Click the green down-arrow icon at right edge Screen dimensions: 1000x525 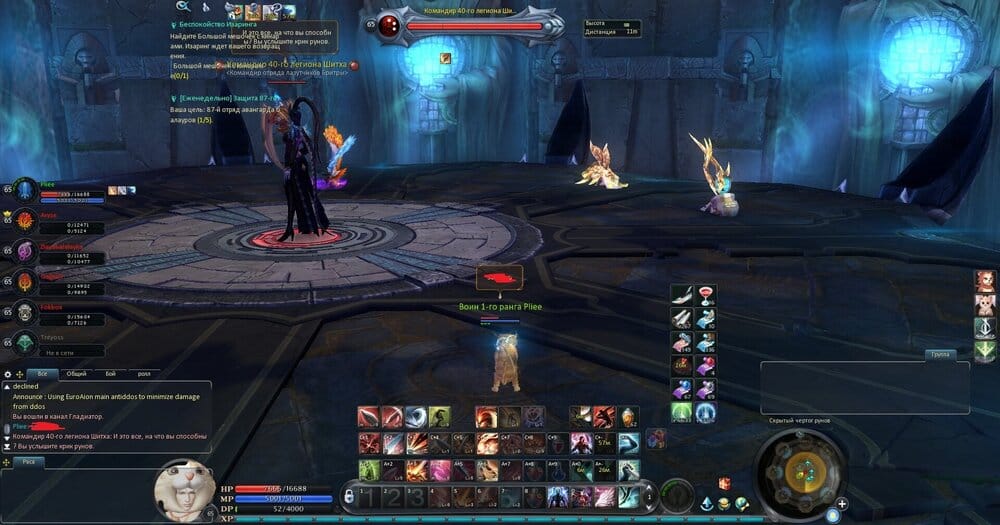(985, 351)
